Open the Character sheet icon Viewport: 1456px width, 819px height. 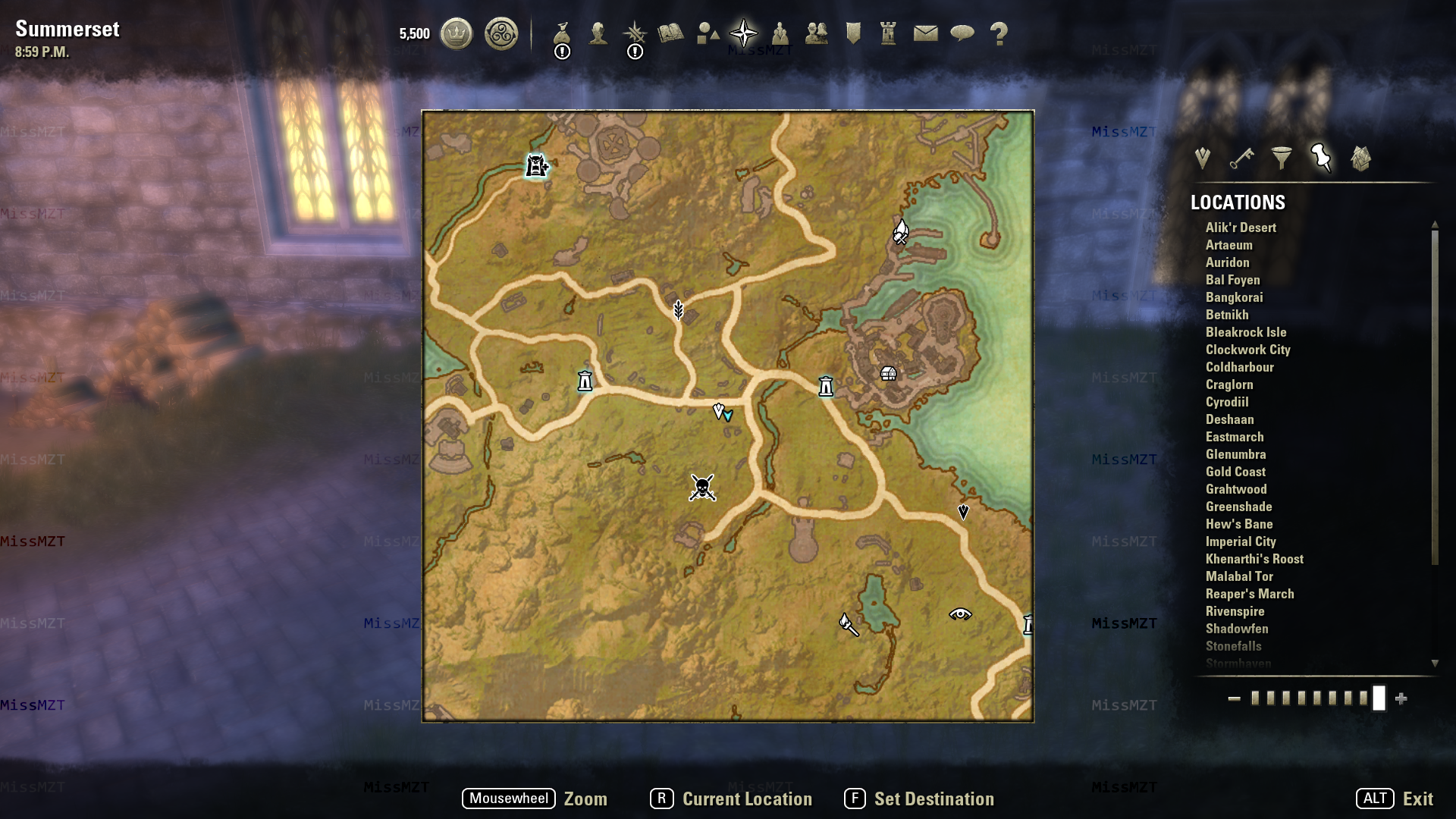point(598,33)
